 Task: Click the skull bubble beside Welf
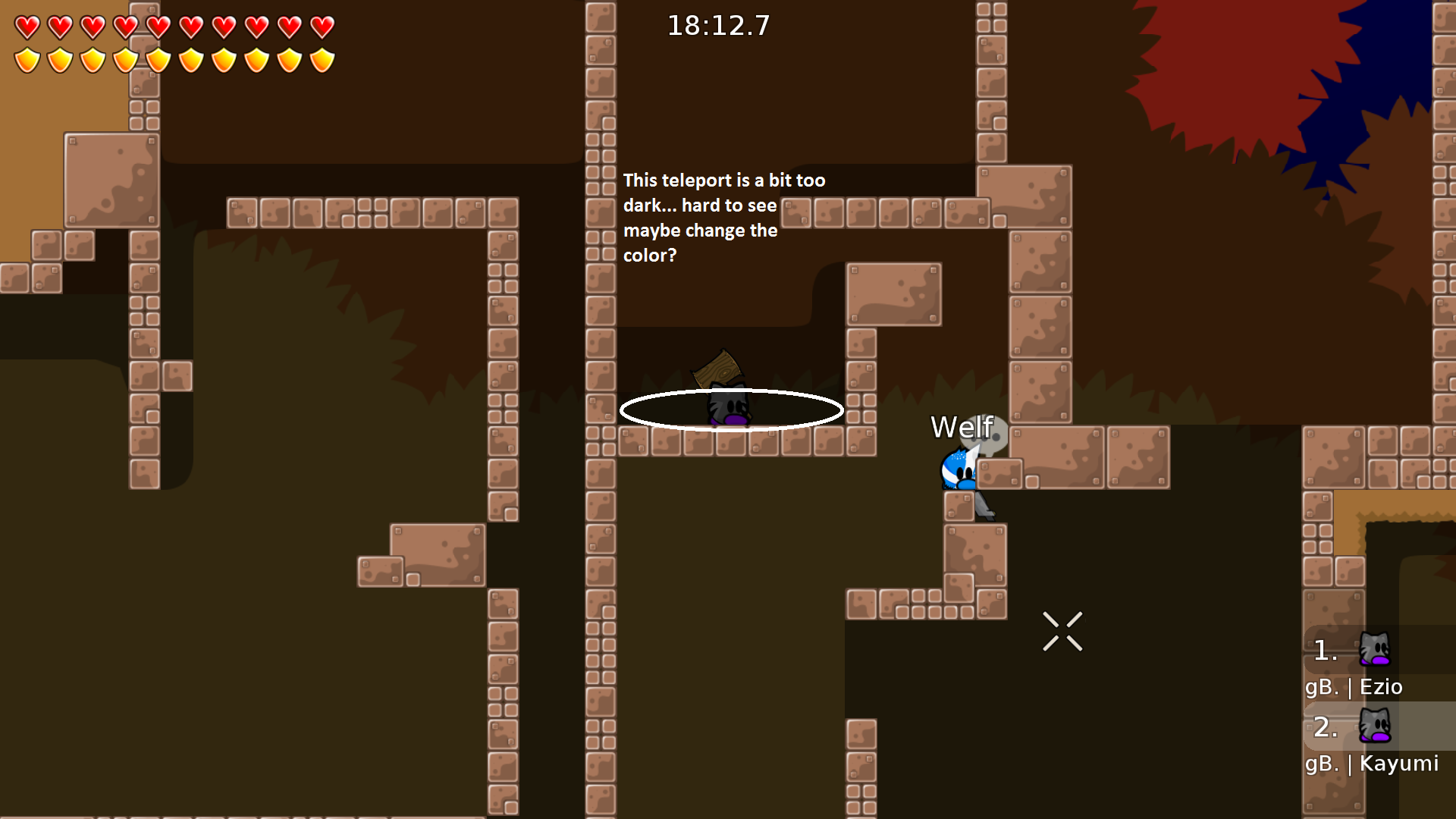coord(993,440)
